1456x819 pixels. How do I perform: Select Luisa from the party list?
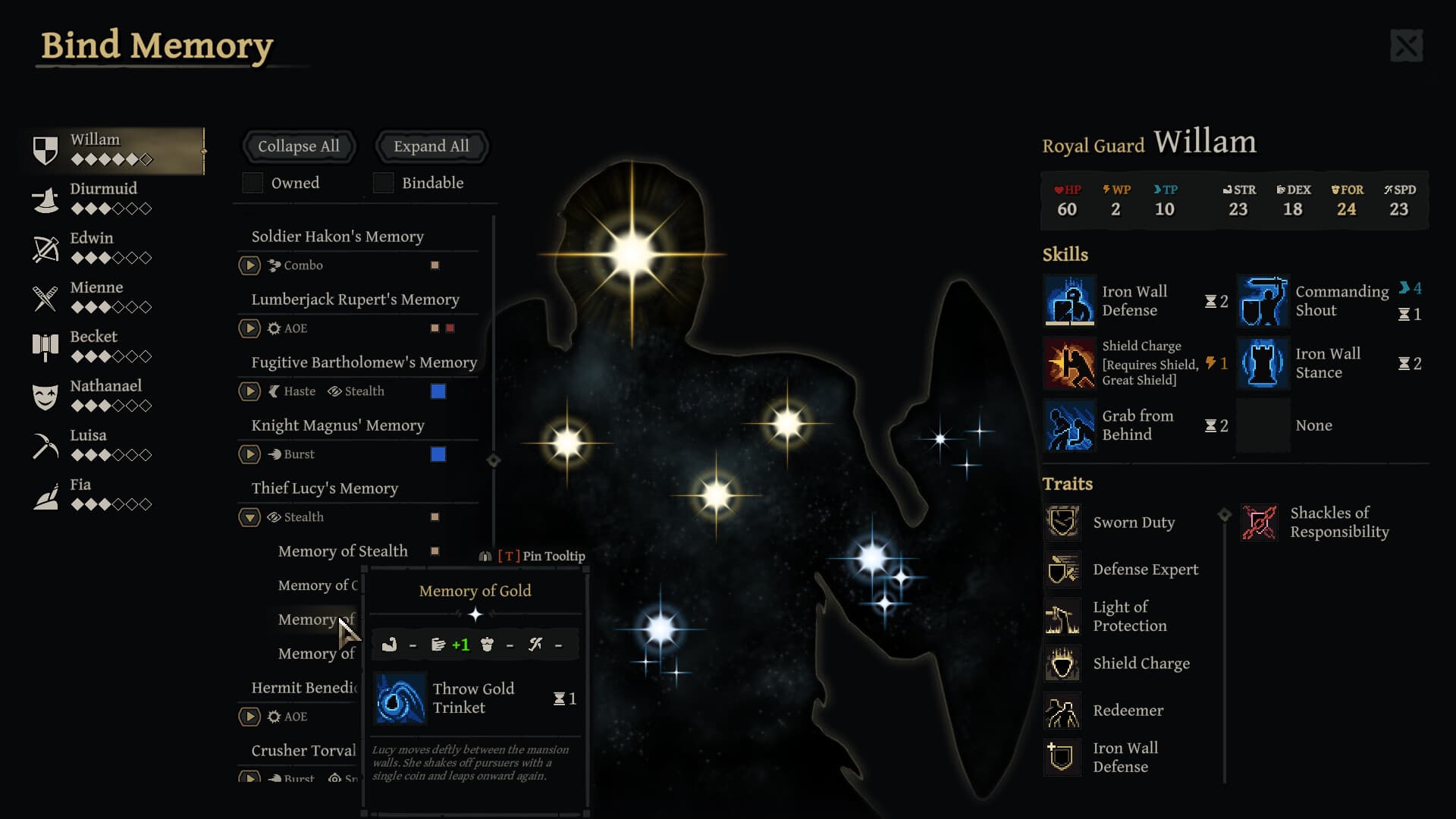click(89, 444)
